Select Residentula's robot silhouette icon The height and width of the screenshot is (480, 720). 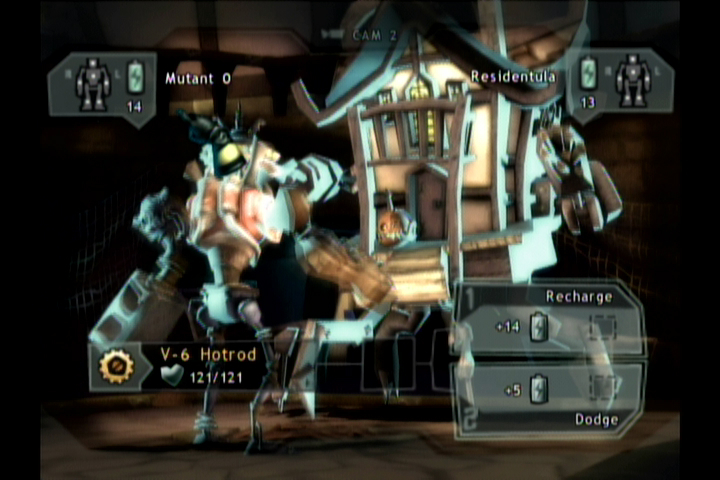(x=632, y=79)
